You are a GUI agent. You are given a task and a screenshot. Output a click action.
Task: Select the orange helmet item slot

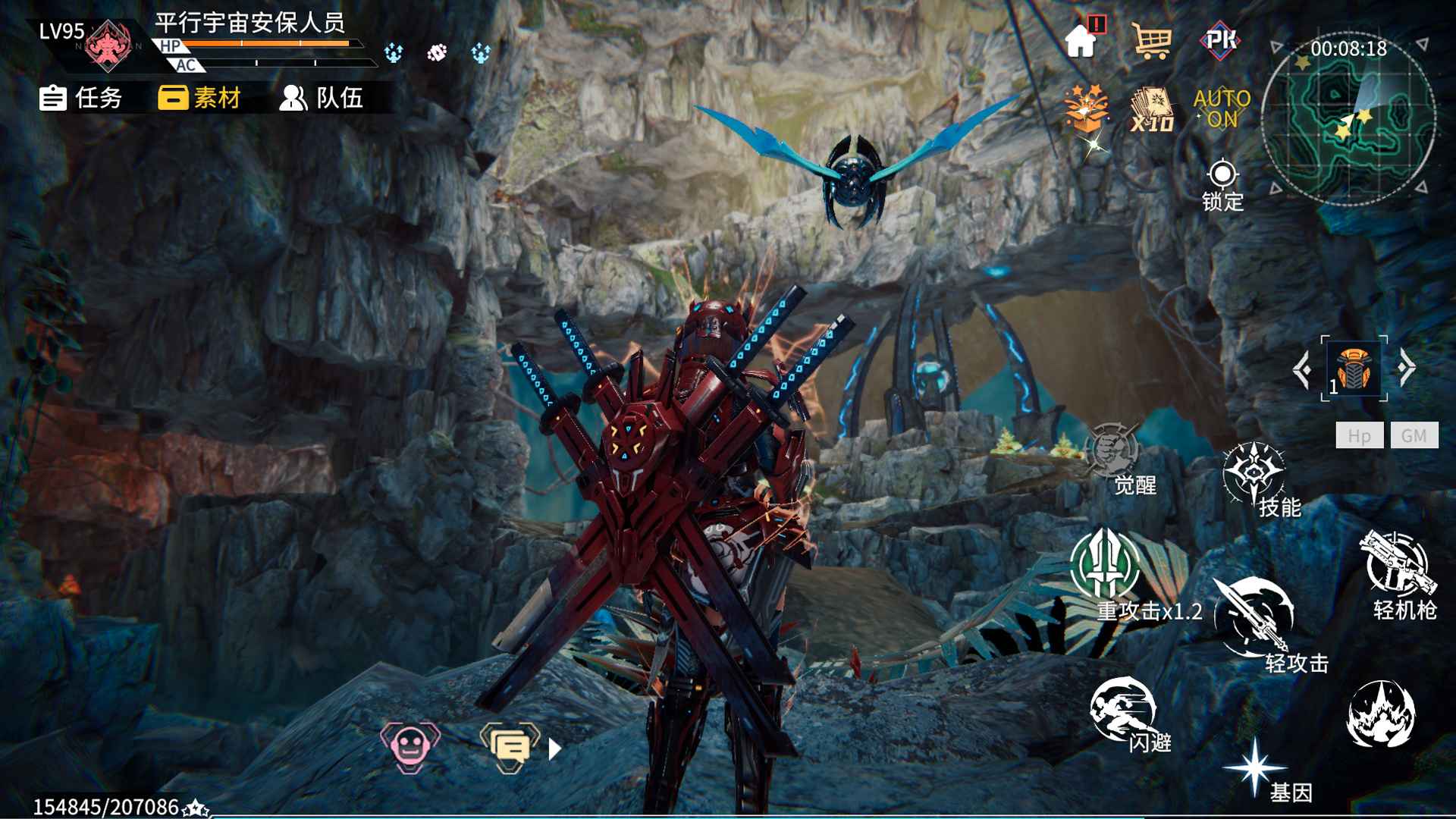[x=1354, y=369]
